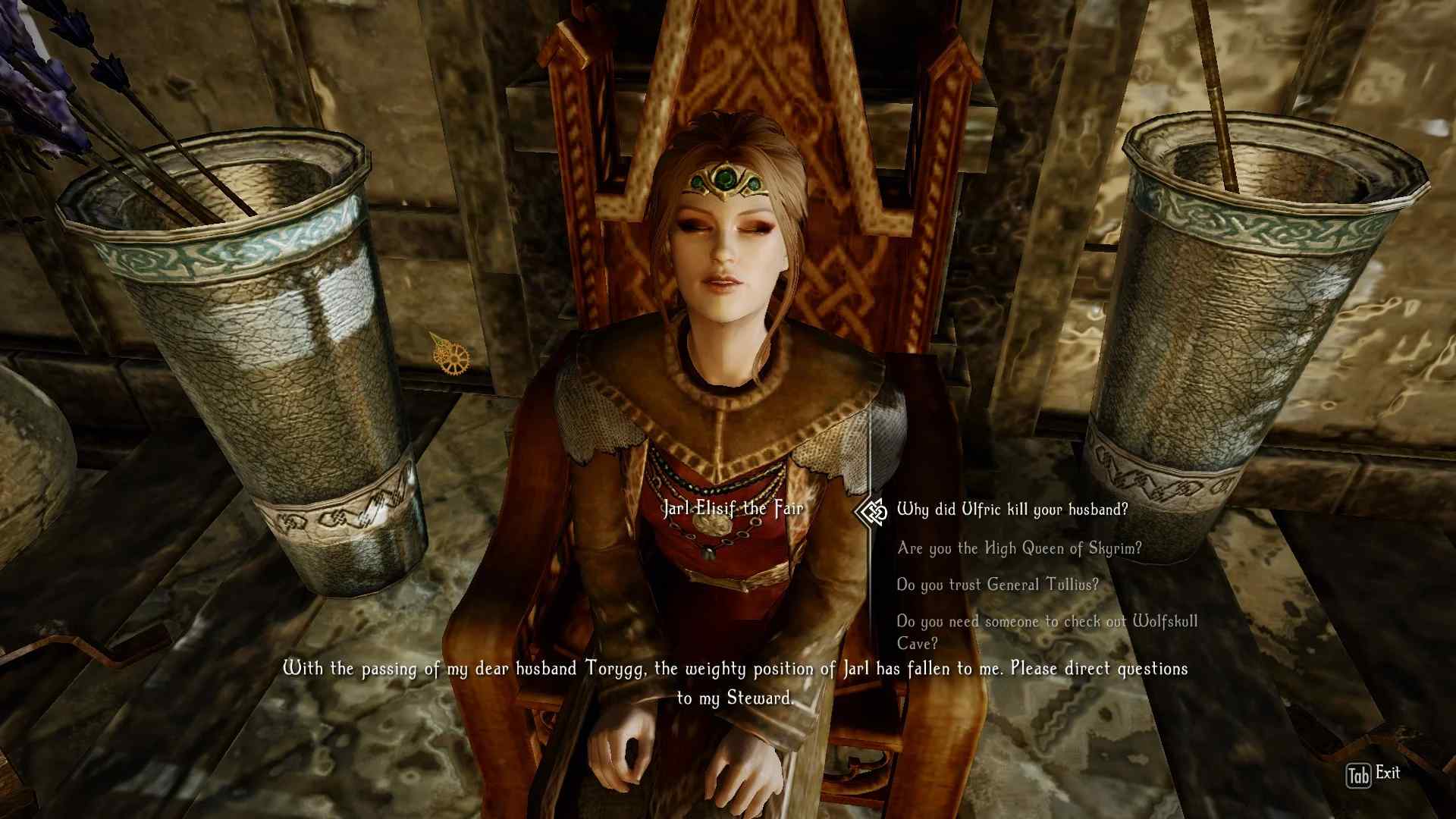Select 'Are you the High Queen of Skyrim?'
Screen dimensions: 1456x819
1018,548
